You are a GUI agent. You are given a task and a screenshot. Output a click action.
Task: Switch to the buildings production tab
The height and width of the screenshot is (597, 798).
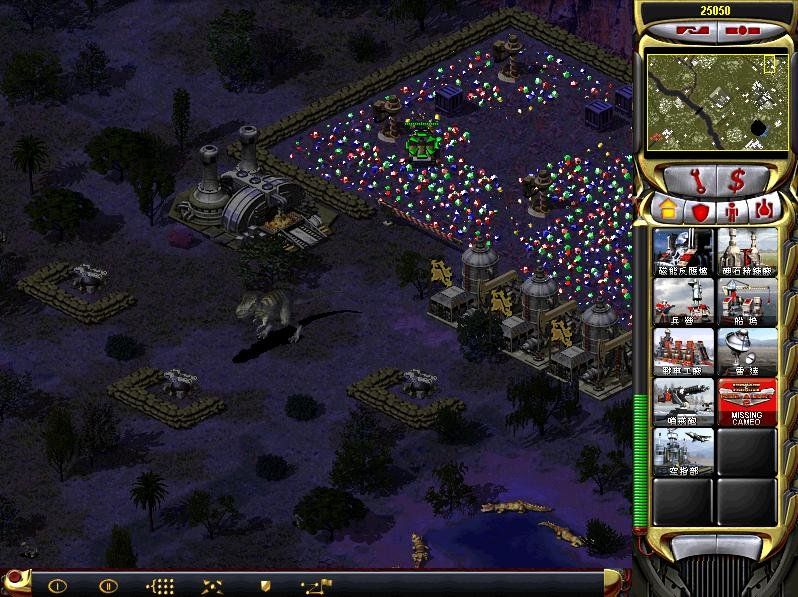click(667, 210)
